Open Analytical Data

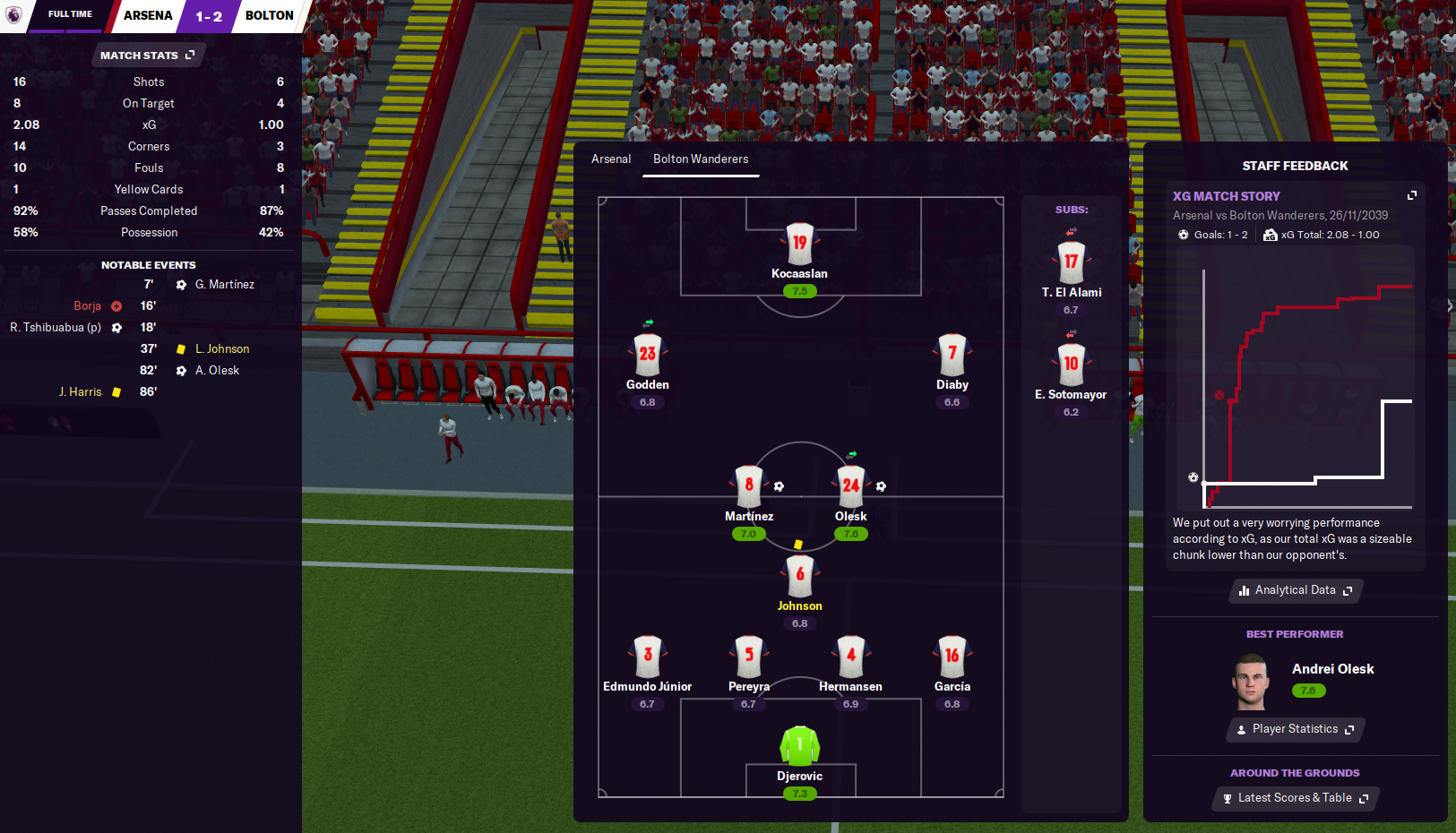(x=1295, y=590)
